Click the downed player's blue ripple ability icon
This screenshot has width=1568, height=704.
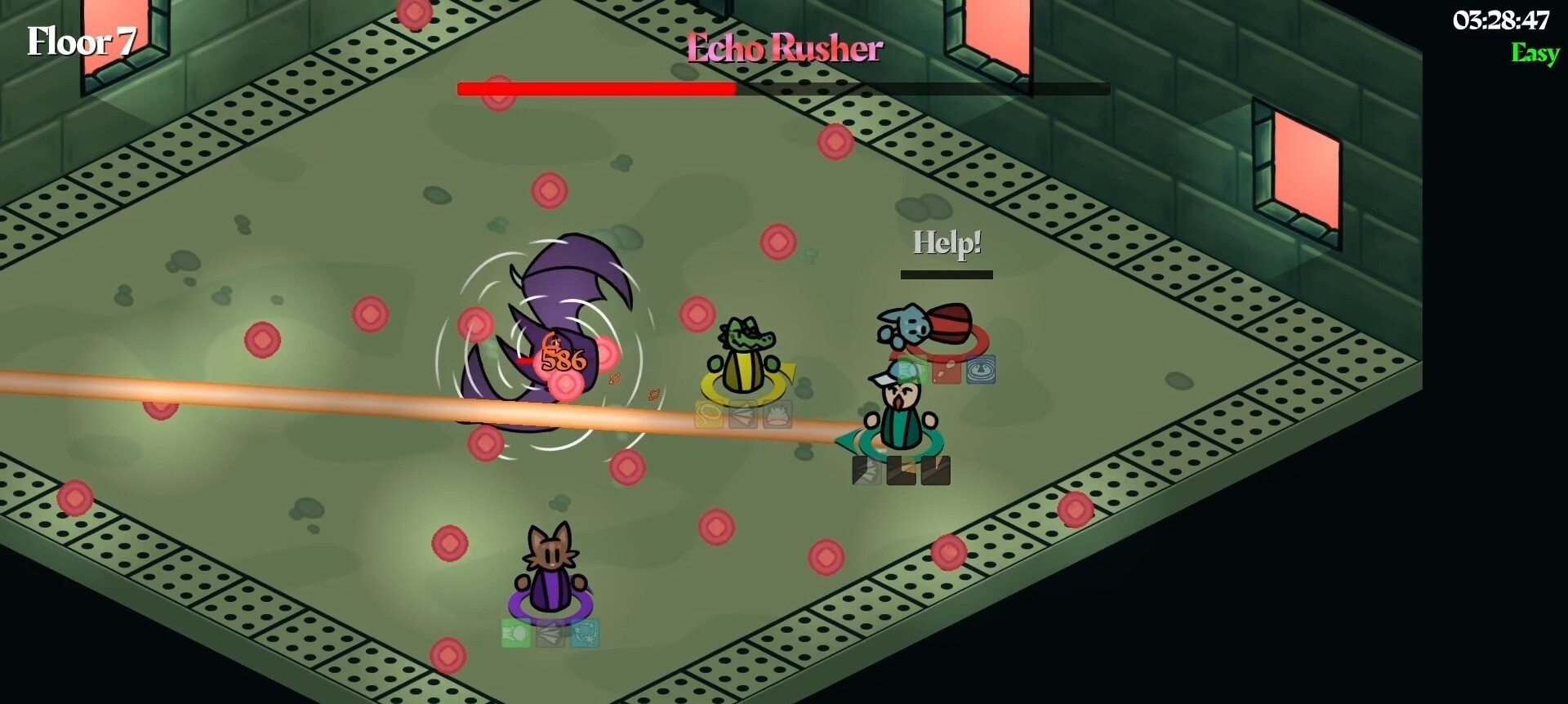tap(980, 370)
